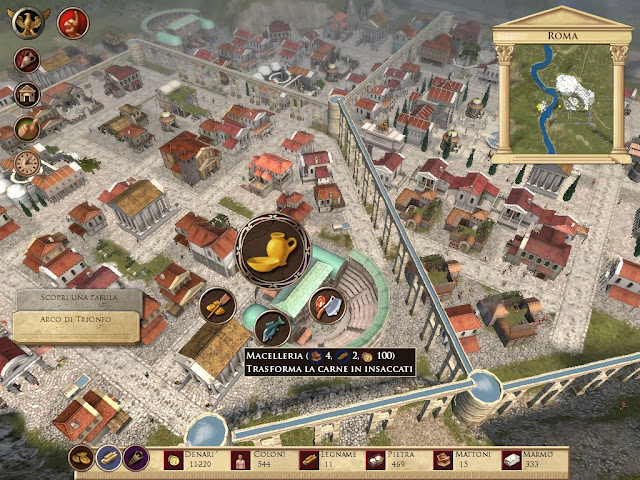Open the building construction menu icon
640x480 pixels.
pyautogui.click(x=28, y=95)
